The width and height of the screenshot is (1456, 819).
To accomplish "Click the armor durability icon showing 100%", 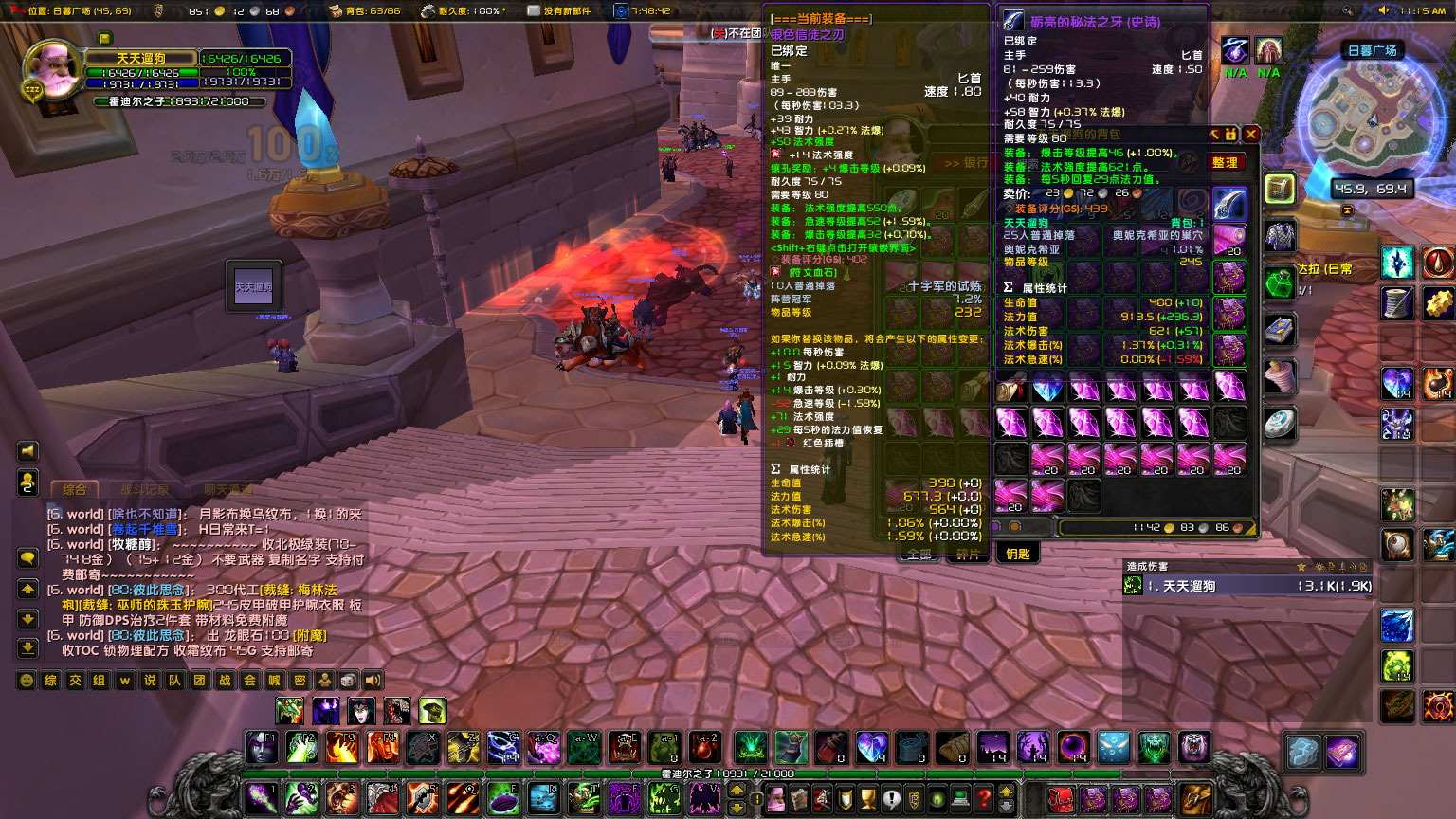I will point(428,11).
